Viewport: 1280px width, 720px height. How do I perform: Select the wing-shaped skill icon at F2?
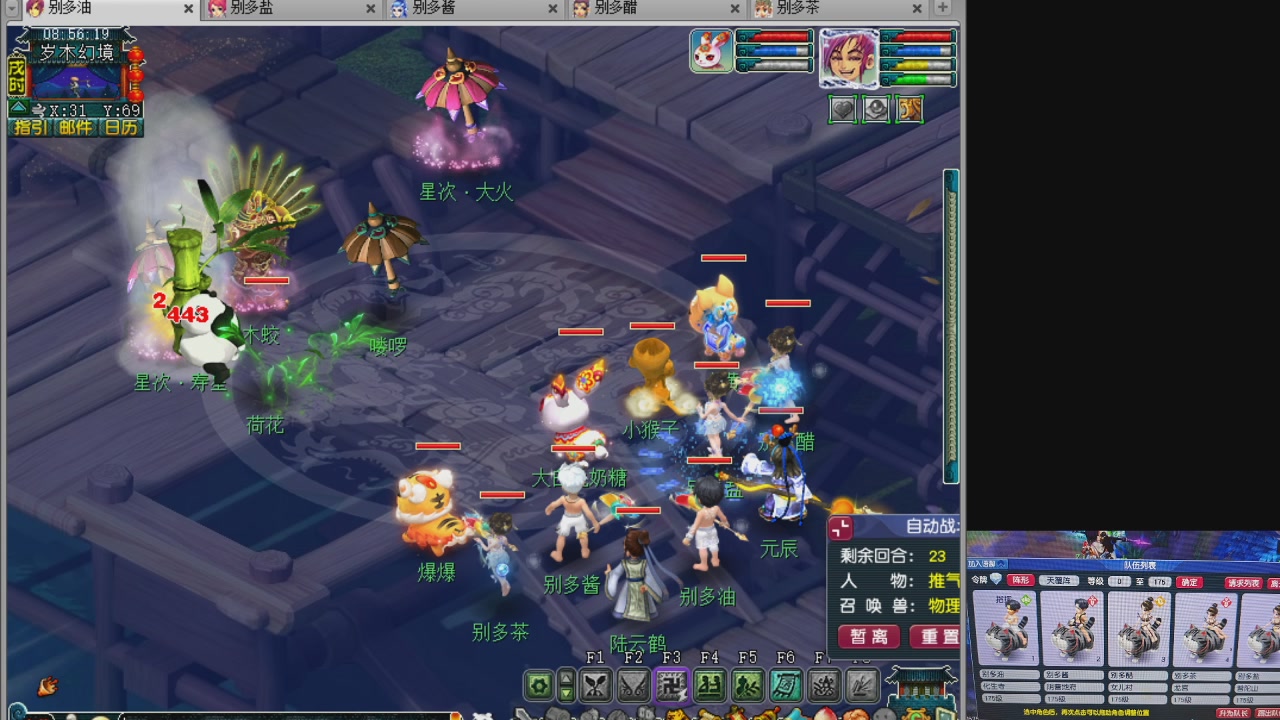(x=633, y=685)
